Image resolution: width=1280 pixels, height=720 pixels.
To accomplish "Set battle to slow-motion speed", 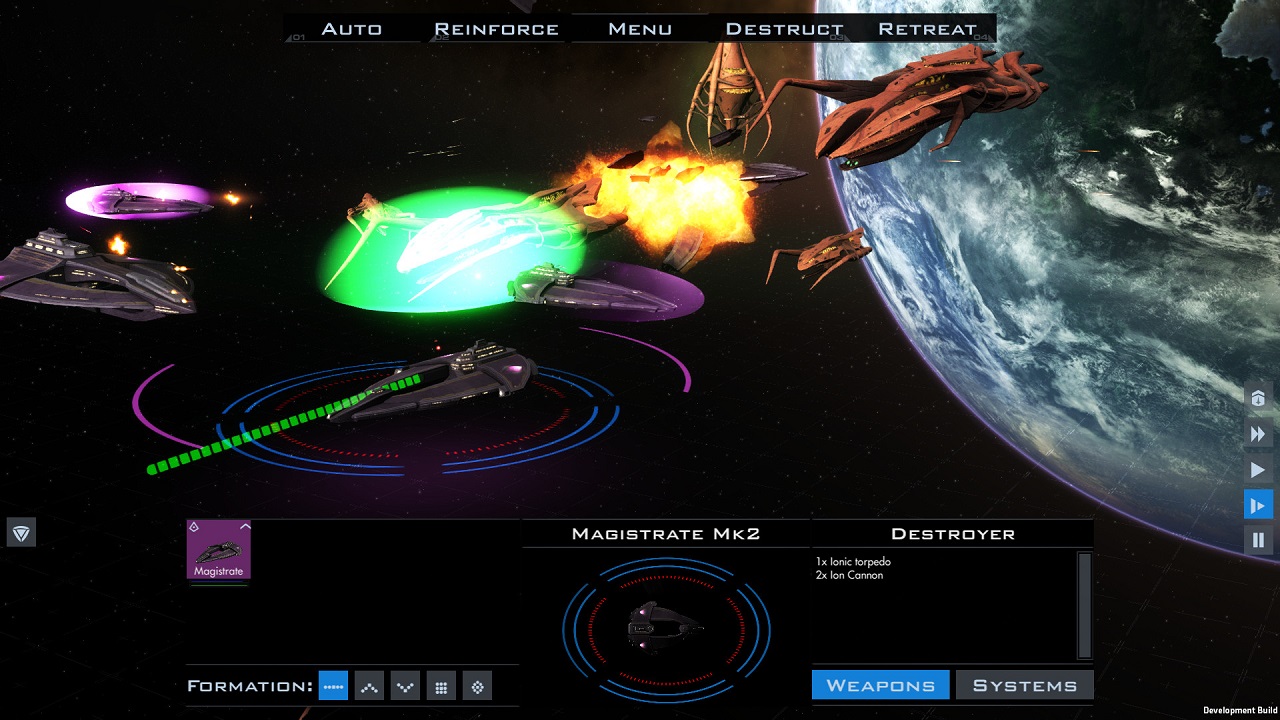I will tap(1258, 505).
